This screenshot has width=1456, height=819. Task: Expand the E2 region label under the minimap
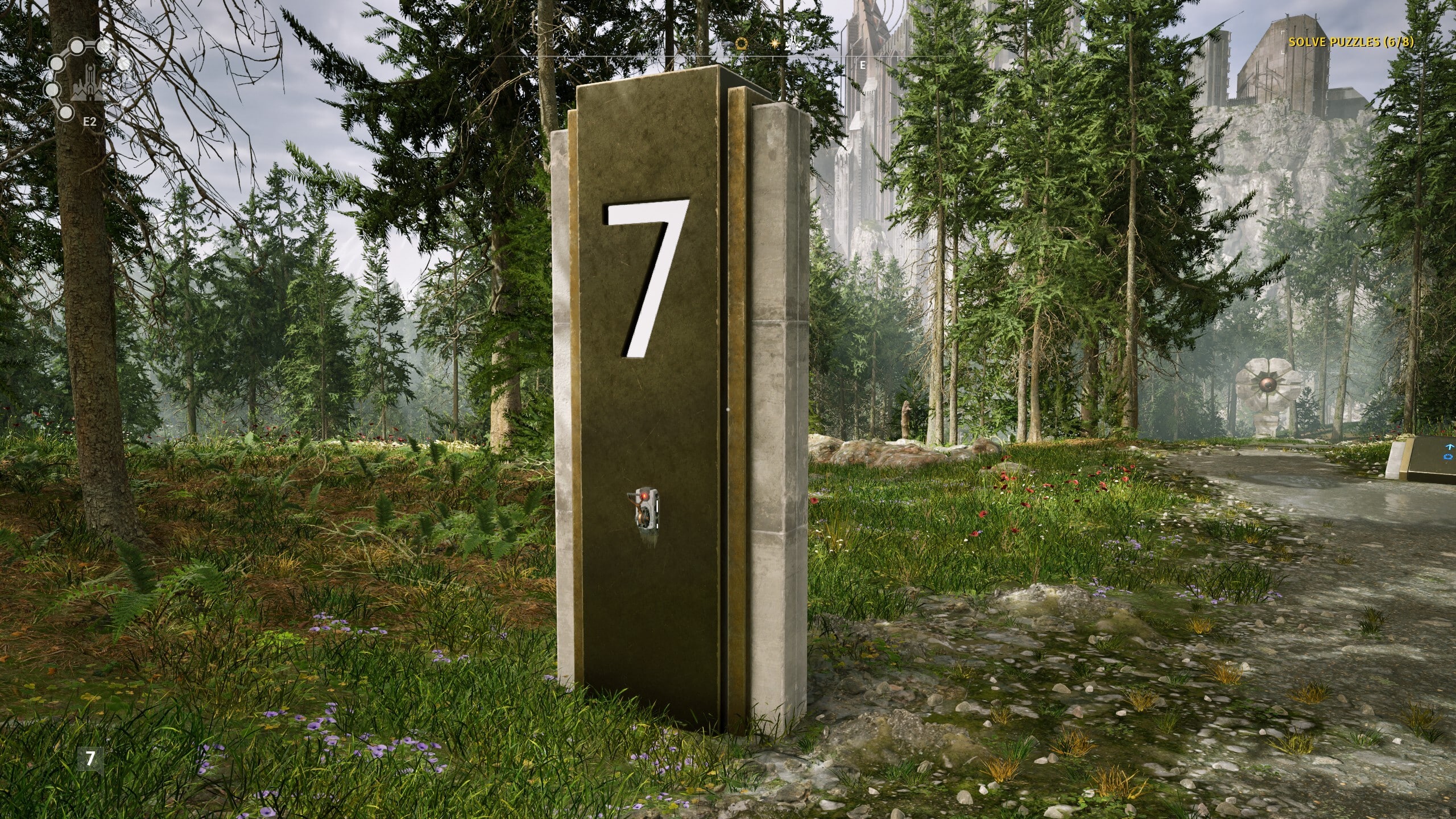tap(90, 121)
